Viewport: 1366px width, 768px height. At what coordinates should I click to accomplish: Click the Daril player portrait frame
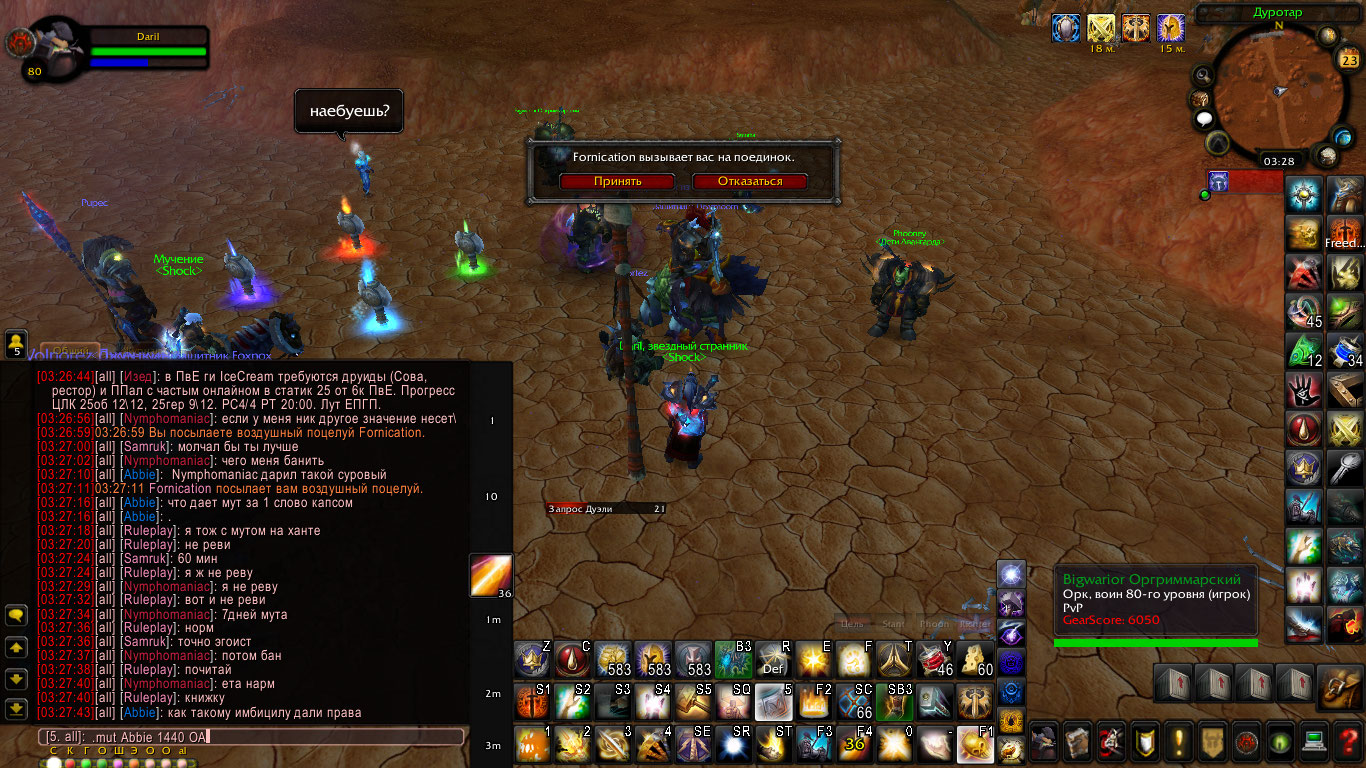tap(60, 47)
